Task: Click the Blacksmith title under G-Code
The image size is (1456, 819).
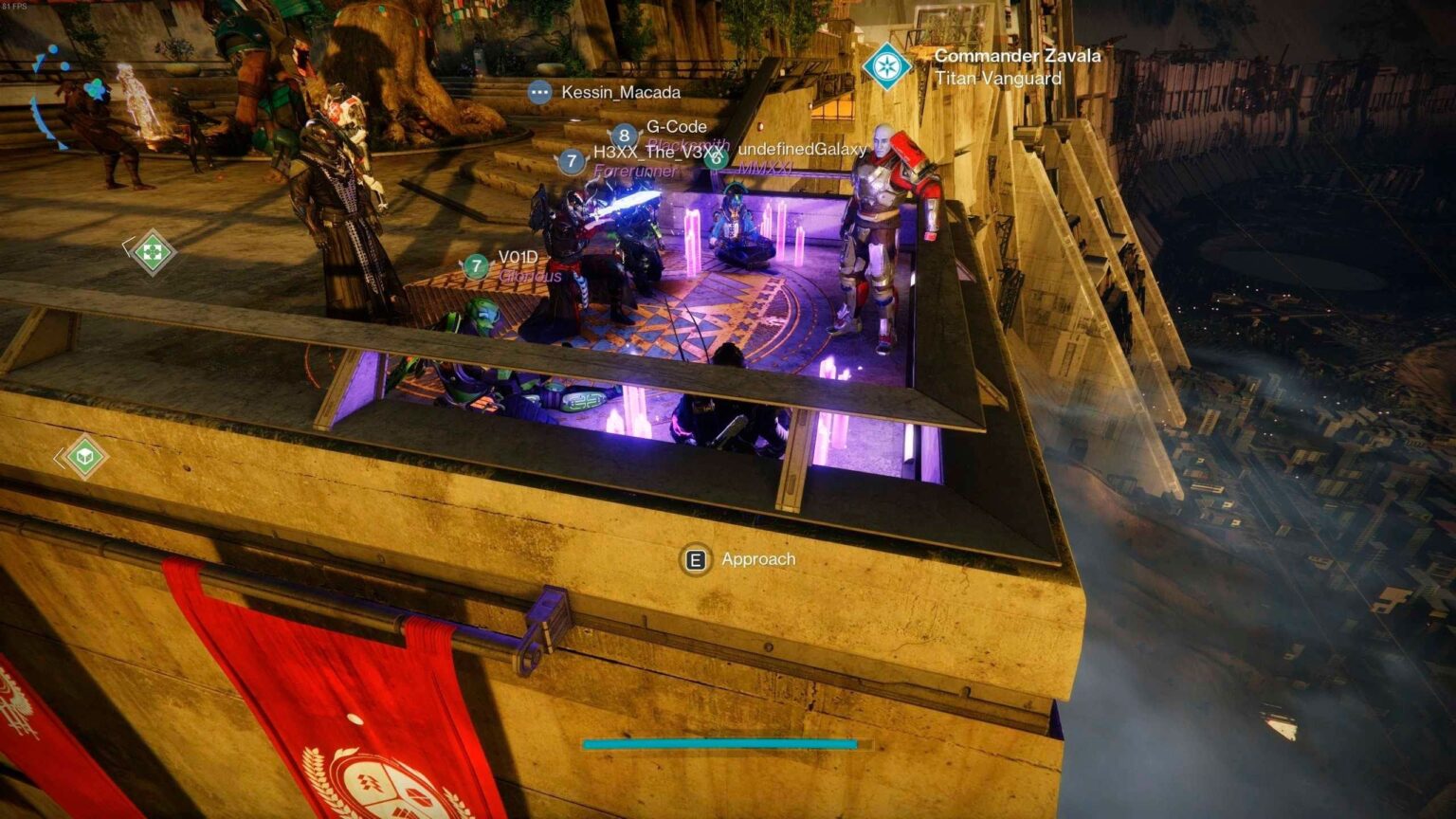Action: pyautogui.click(x=689, y=143)
